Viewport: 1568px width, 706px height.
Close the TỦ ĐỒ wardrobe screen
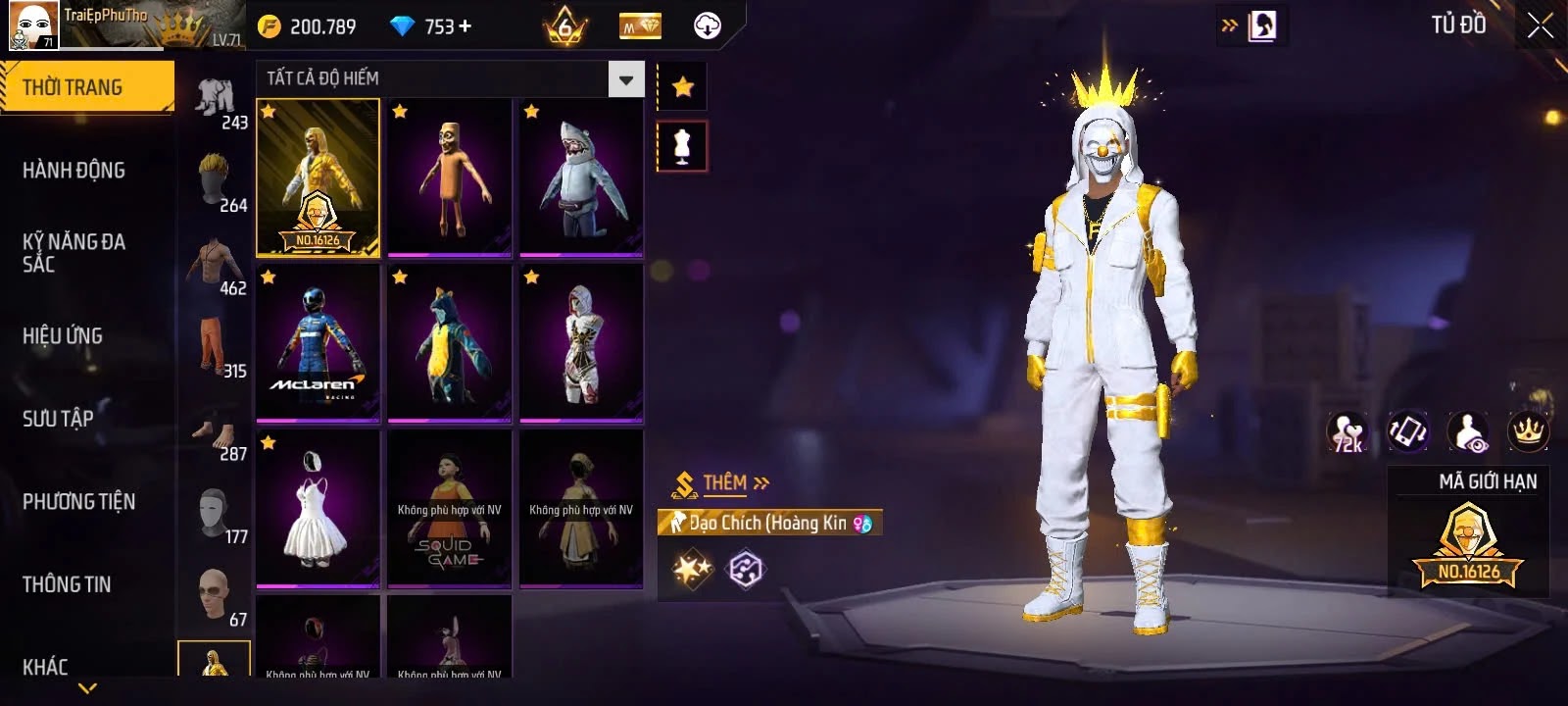1540,25
